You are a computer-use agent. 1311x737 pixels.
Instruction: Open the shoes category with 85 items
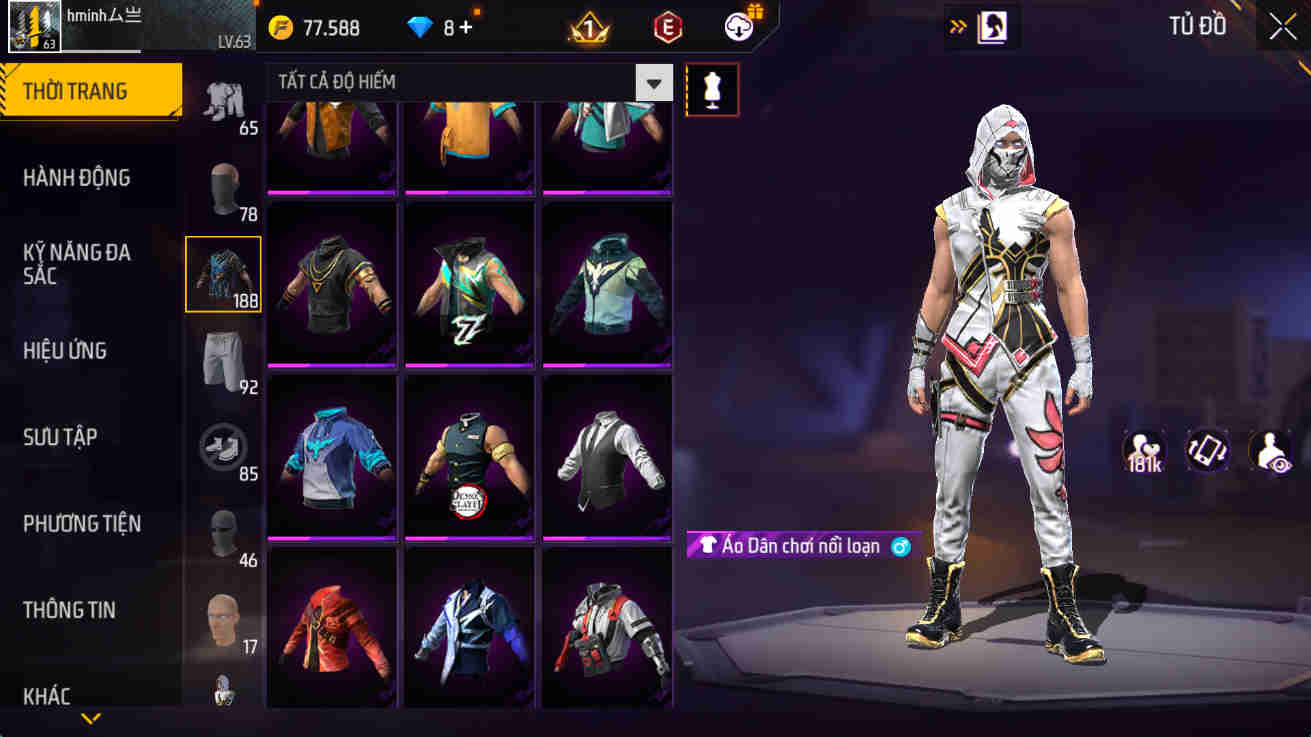click(223, 445)
